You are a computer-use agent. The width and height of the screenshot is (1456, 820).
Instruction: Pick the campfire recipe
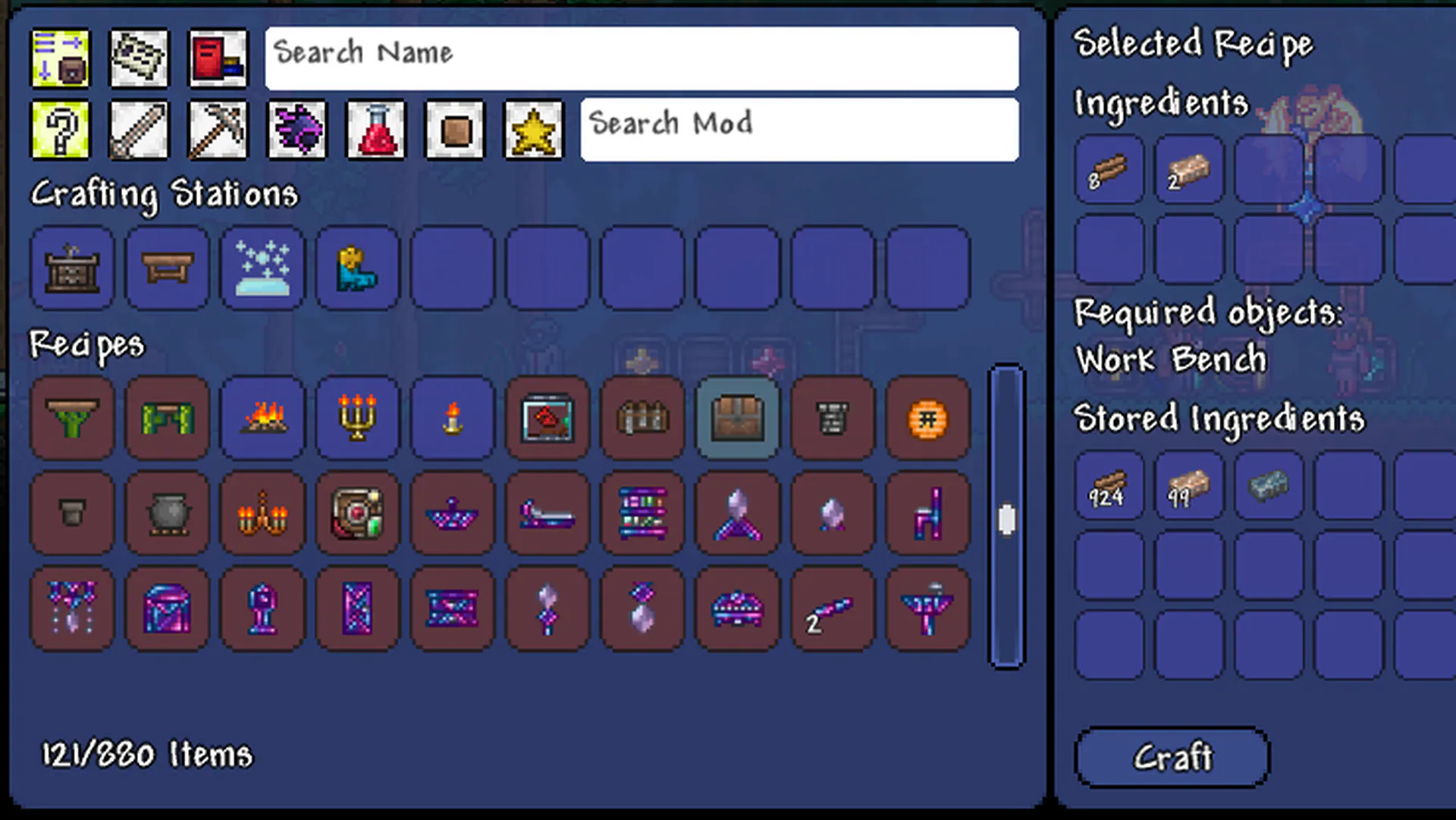(262, 418)
